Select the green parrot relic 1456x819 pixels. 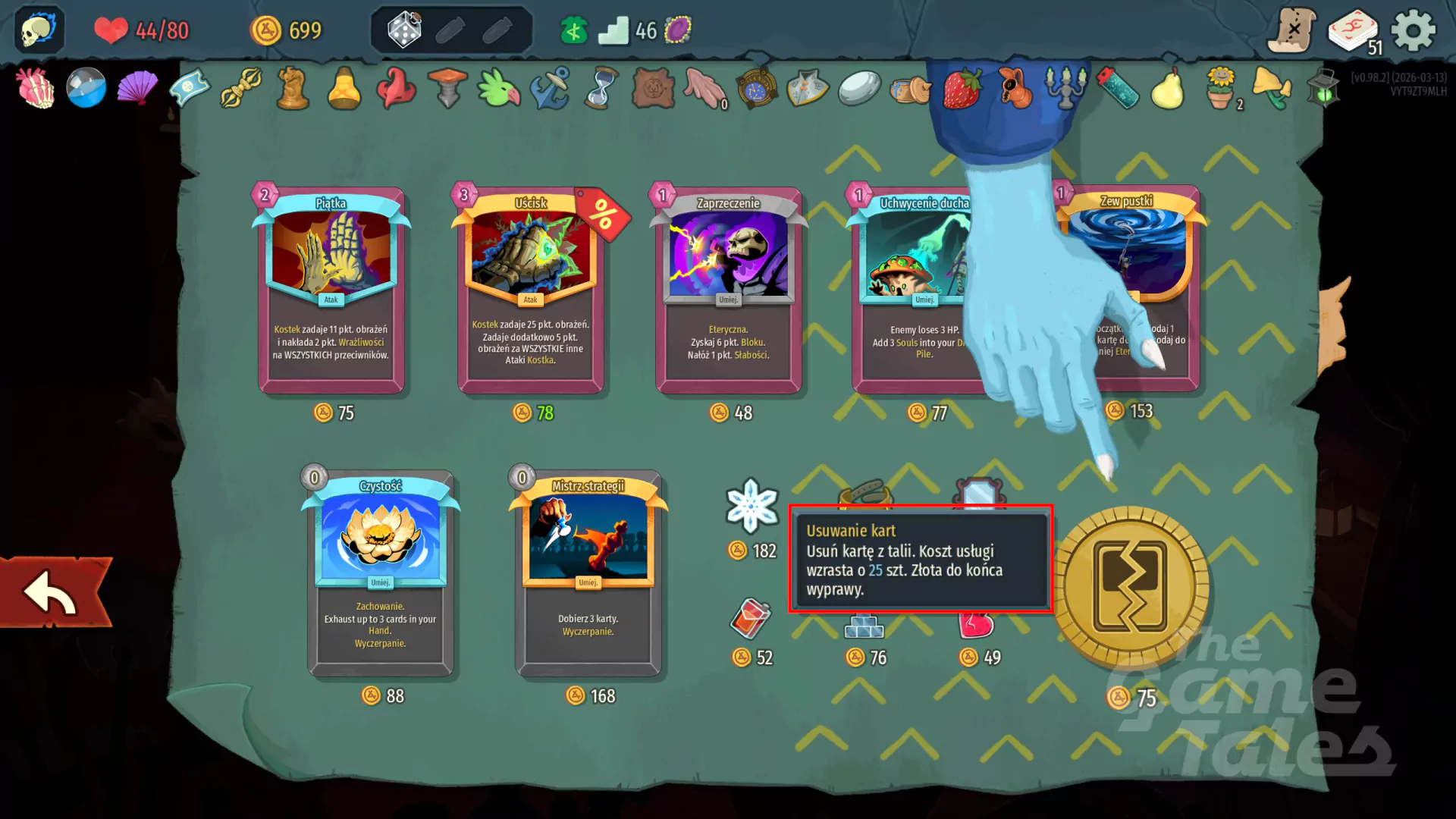click(x=498, y=87)
